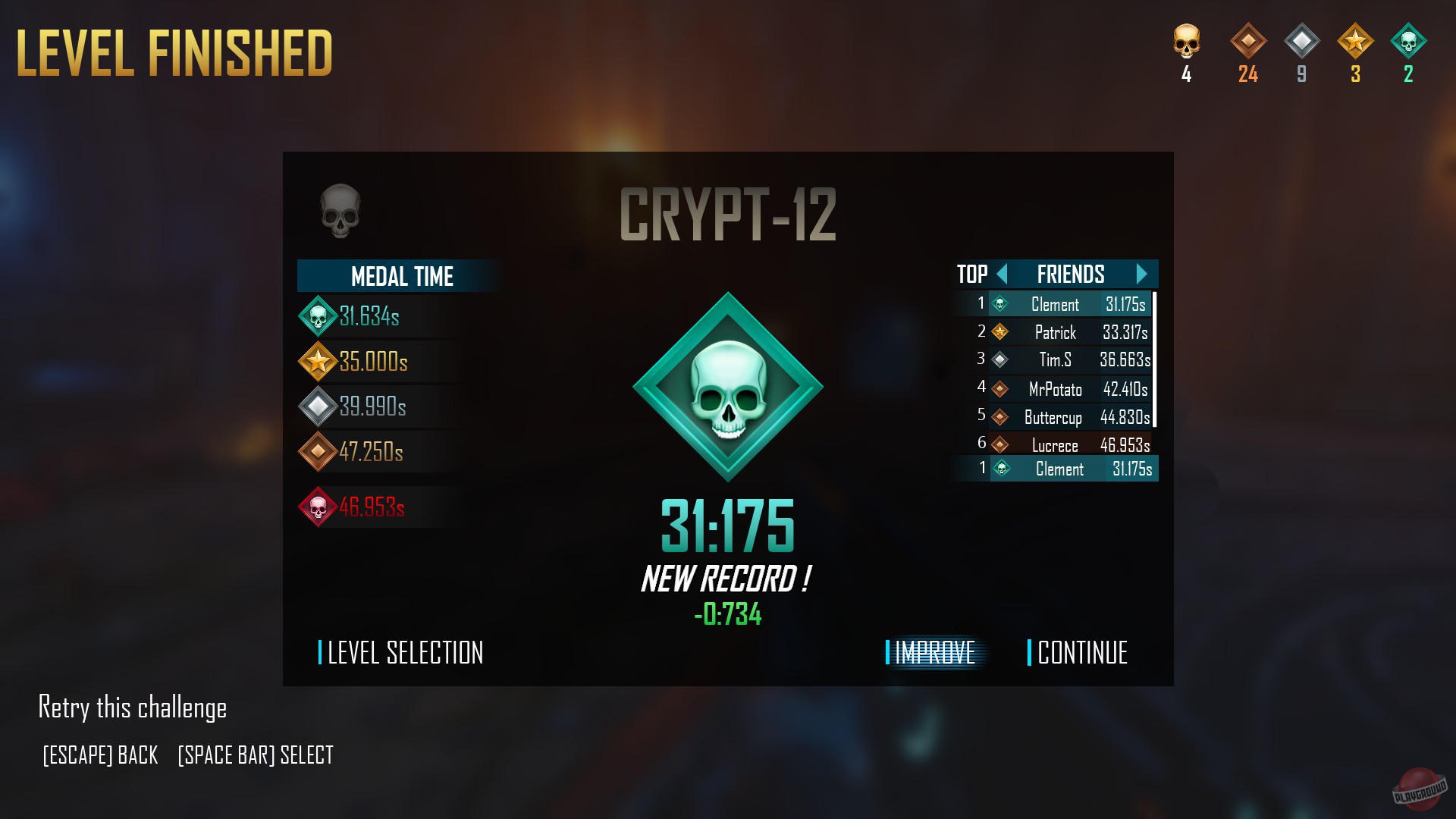This screenshot has width=1456, height=819.
Task: Select the gold star medal beside 35.000s
Action: (x=318, y=362)
